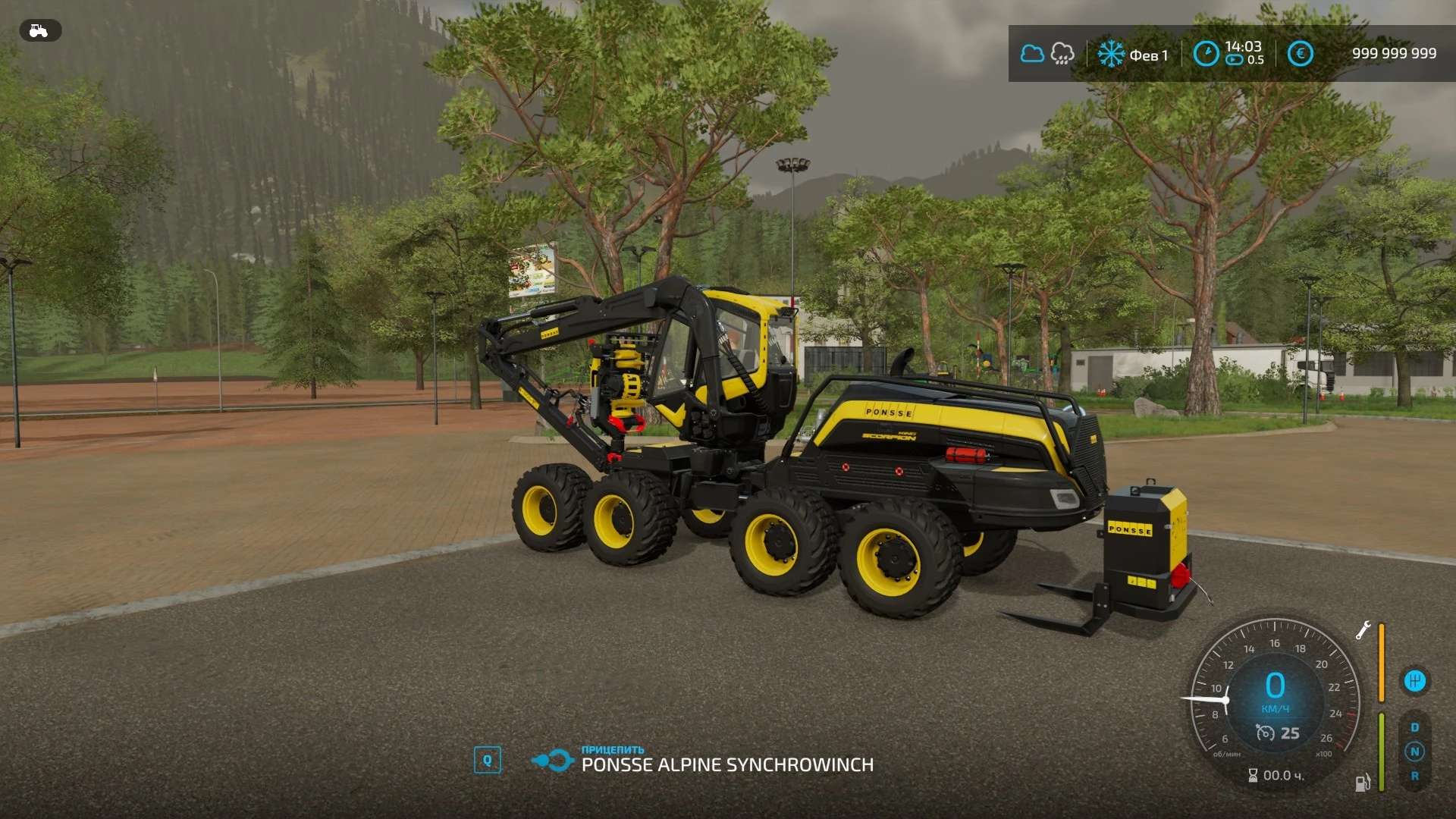Click the cruise control speed icon
The image size is (1456, 819).
pyautogui.click(x=1265, y=733)
